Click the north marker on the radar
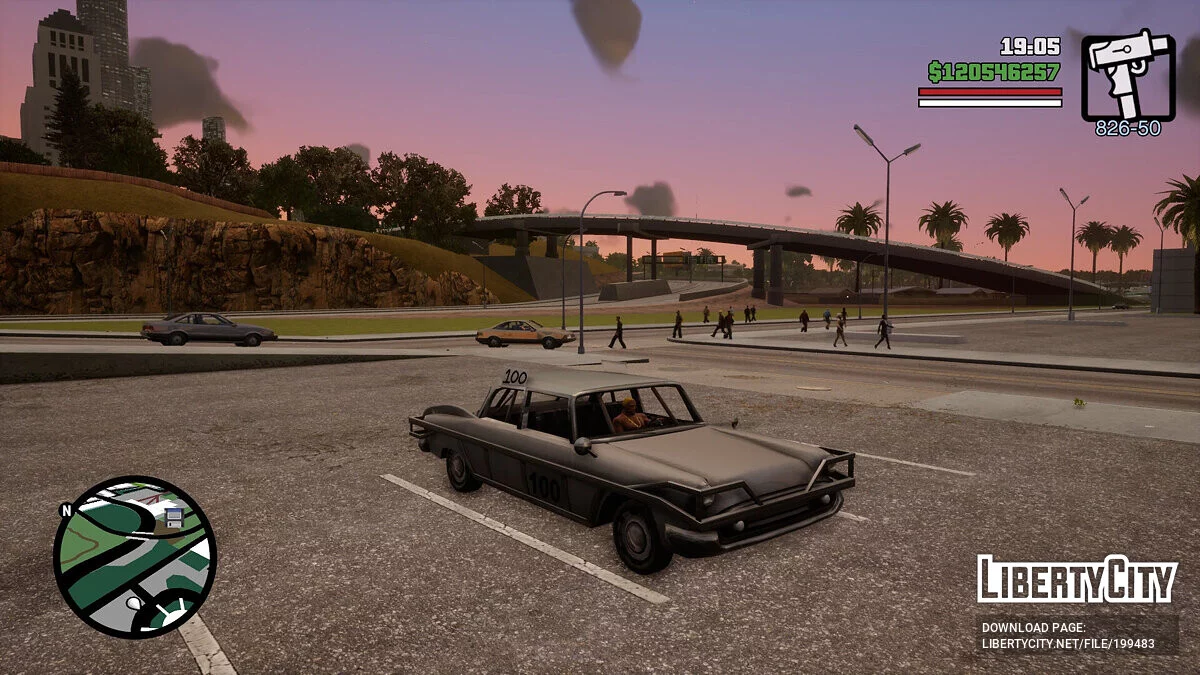The height and width of the screenshot is (675, 1200). 66,510
